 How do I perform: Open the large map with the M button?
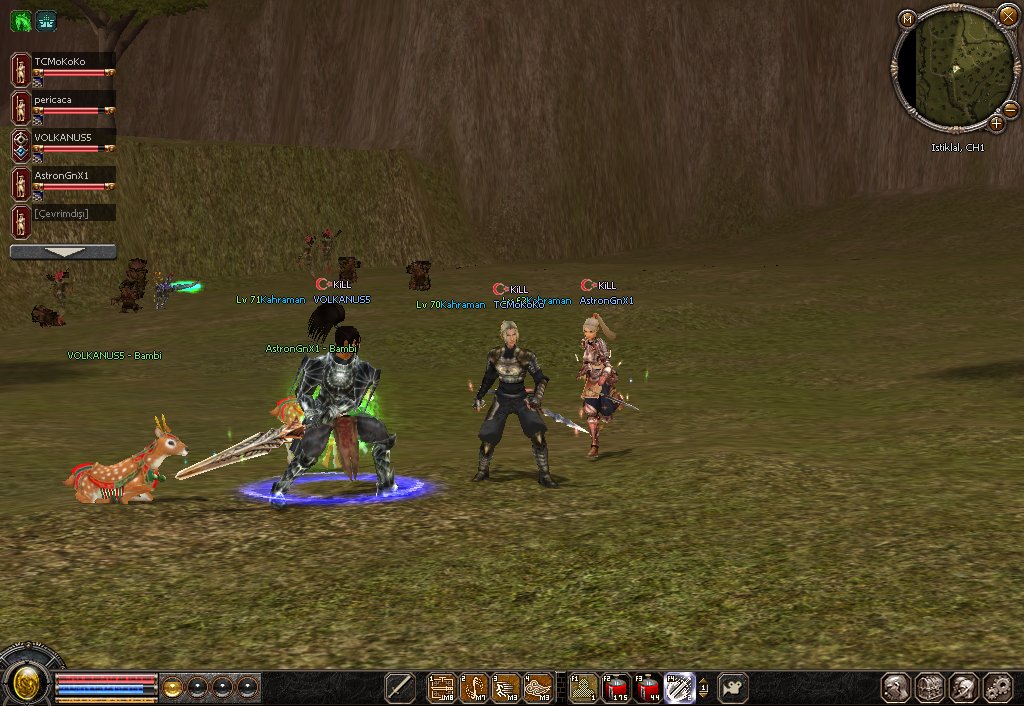[907, 19]
